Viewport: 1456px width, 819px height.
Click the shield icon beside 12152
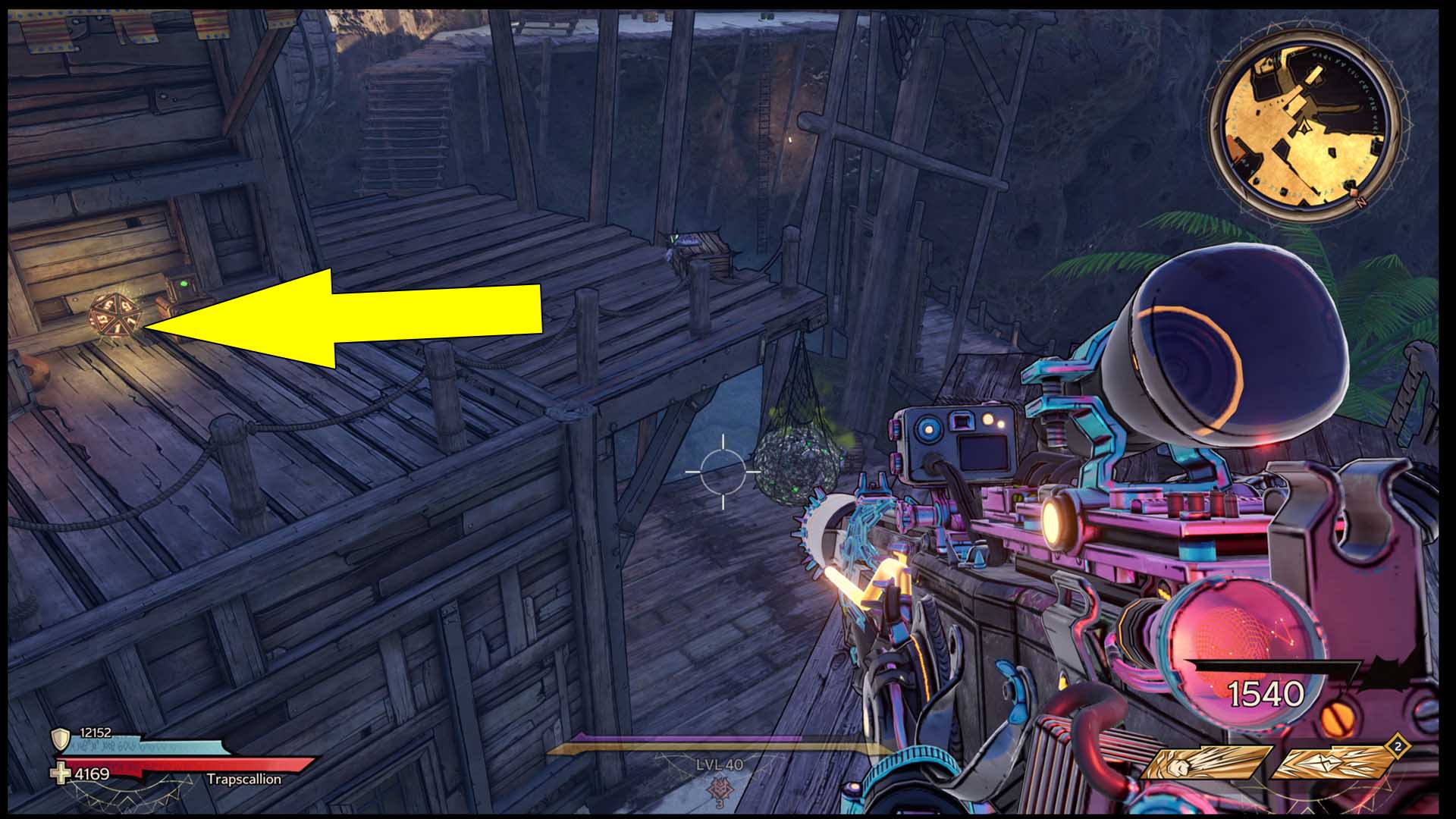(x=60, y=739)
